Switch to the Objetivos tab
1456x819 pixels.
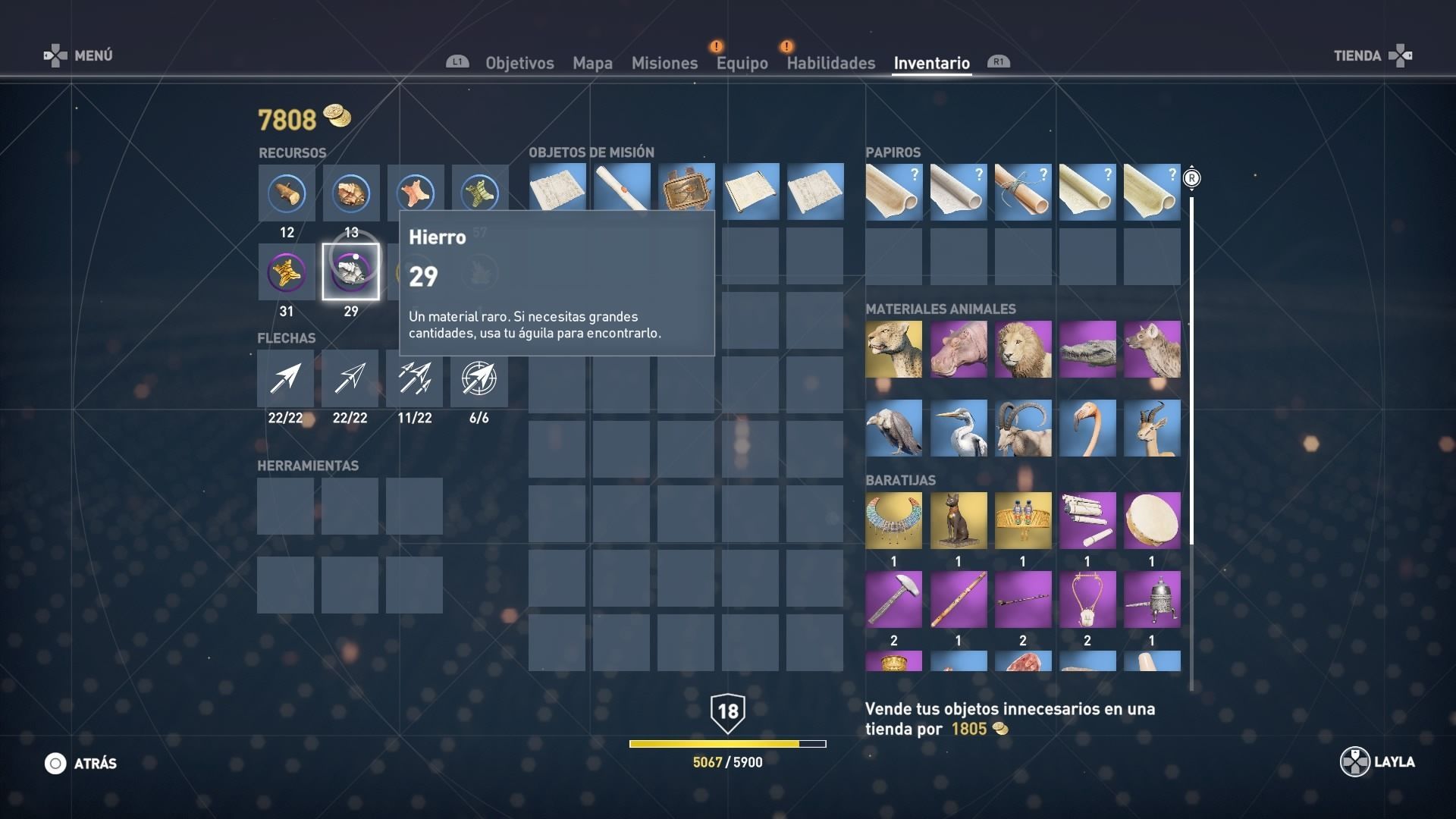tap(519, 63)
